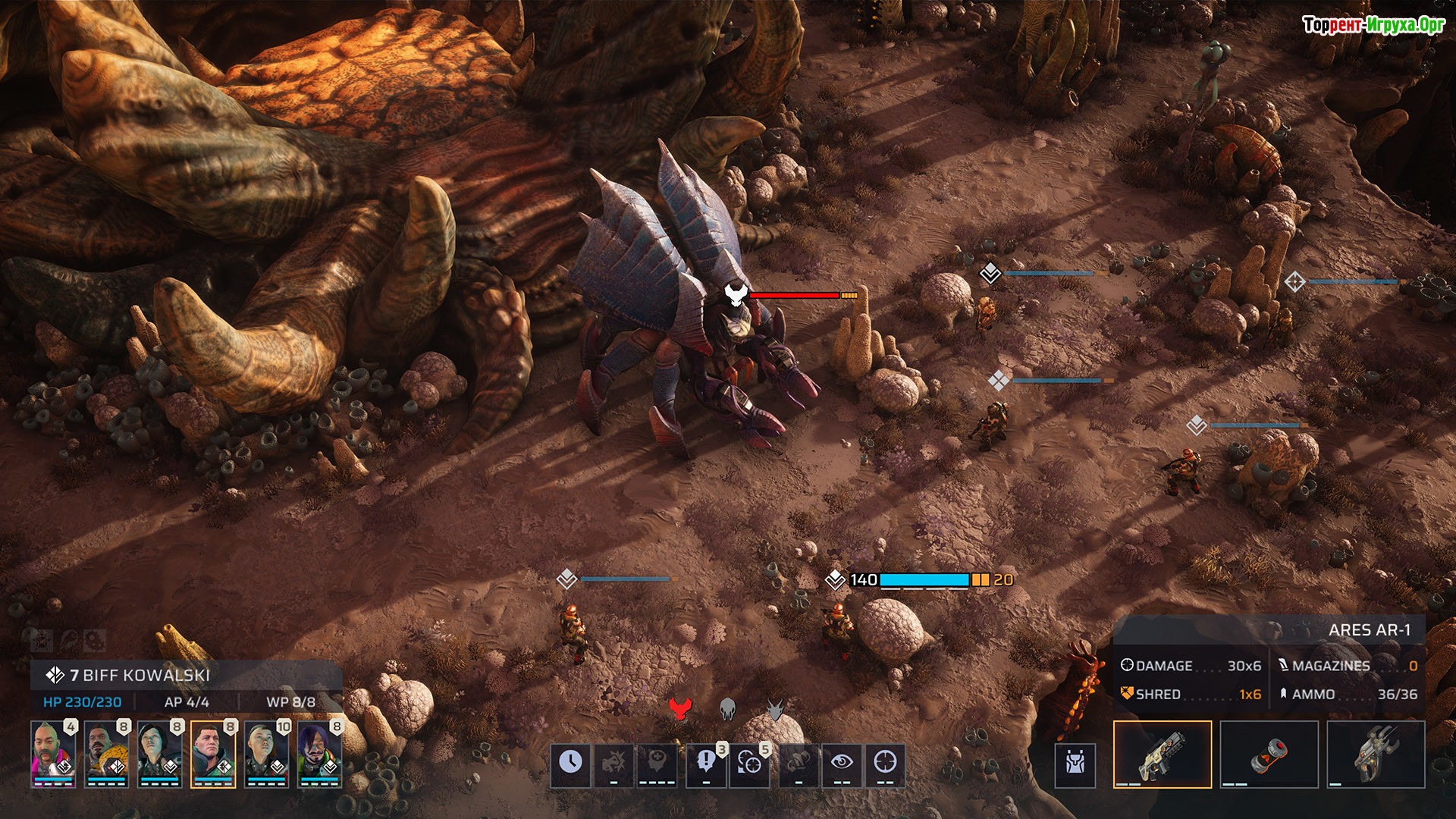This screenshot has width=1456, height=819.
Task: Select the bearded mohawk soldier portrait
Action: [53, 754]
